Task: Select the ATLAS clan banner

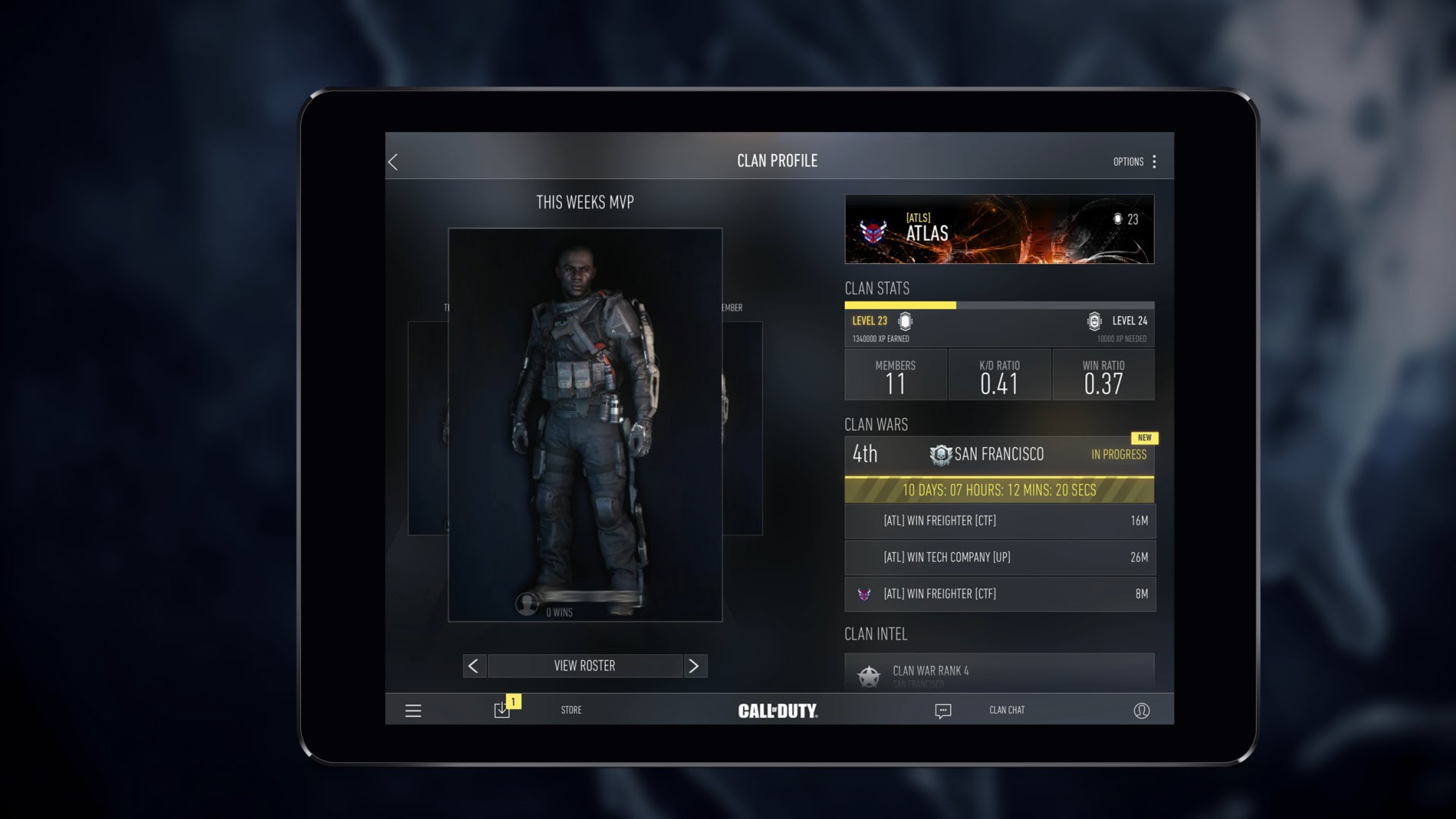Action: coord(999,229)
